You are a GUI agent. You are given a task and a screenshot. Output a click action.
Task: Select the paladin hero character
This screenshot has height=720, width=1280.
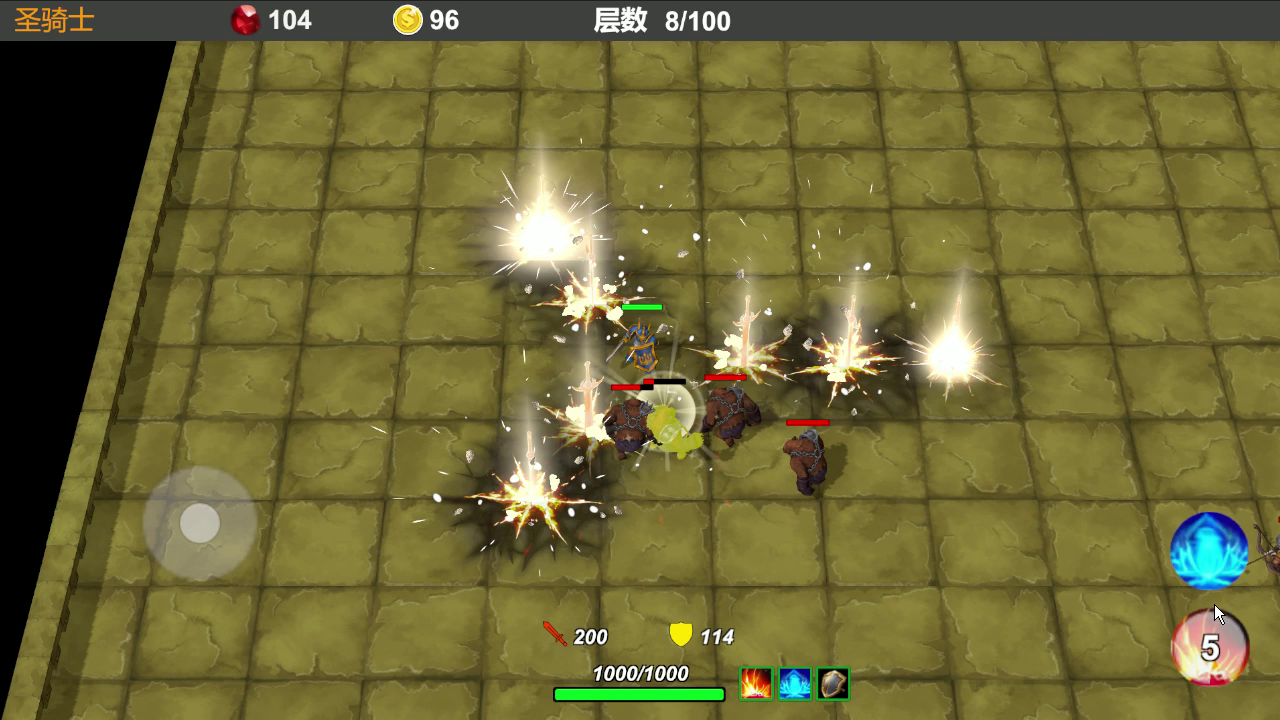click(x=644, y=348)
